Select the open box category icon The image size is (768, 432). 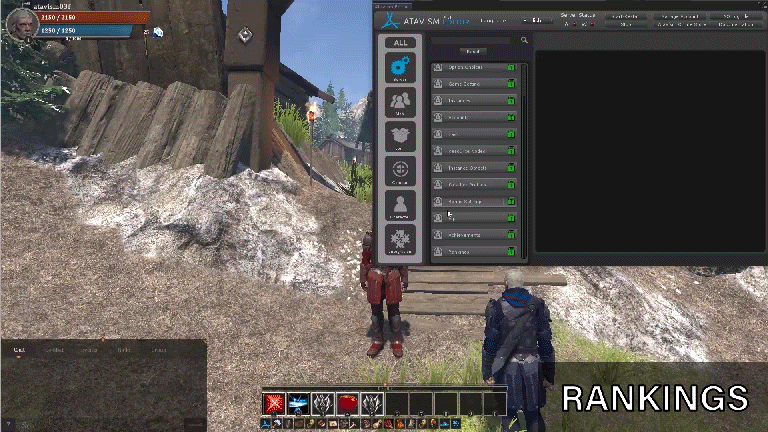tap(400, 137)
